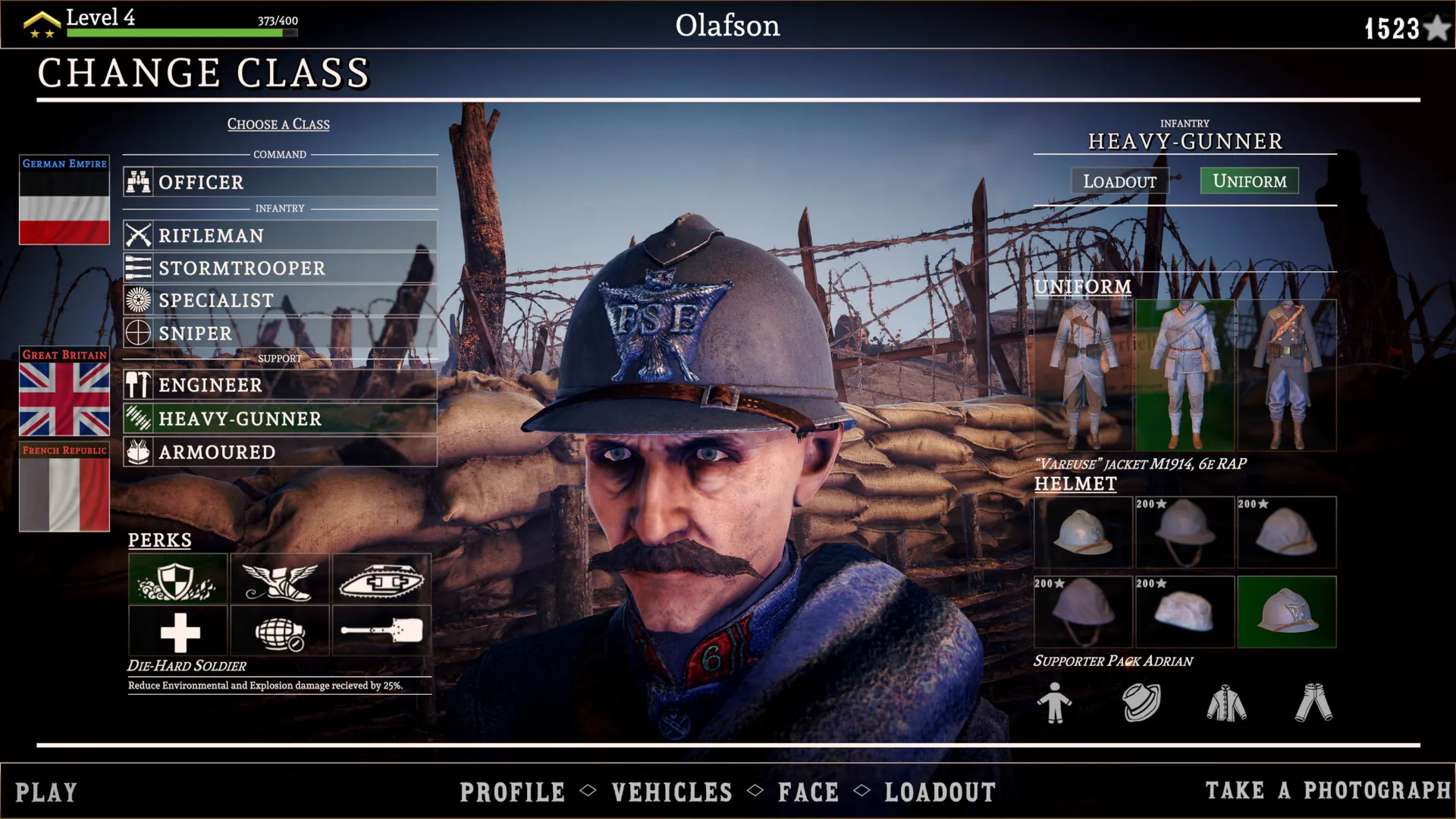
Task: Pick the Stormtrooper class
Action: click(280, 268)
